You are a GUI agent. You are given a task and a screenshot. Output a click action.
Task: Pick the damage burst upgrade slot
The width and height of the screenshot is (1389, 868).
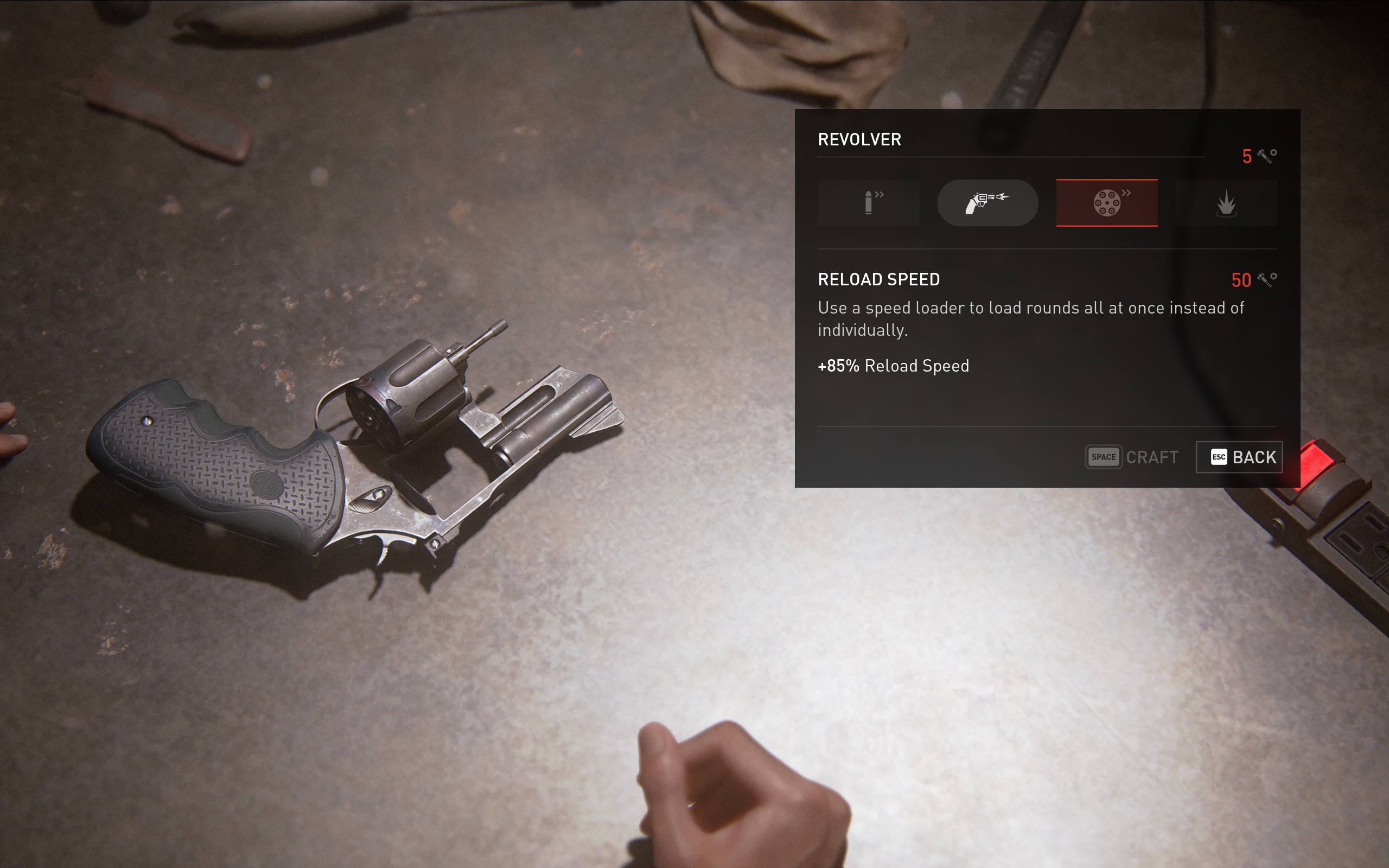click(1226, 203)
